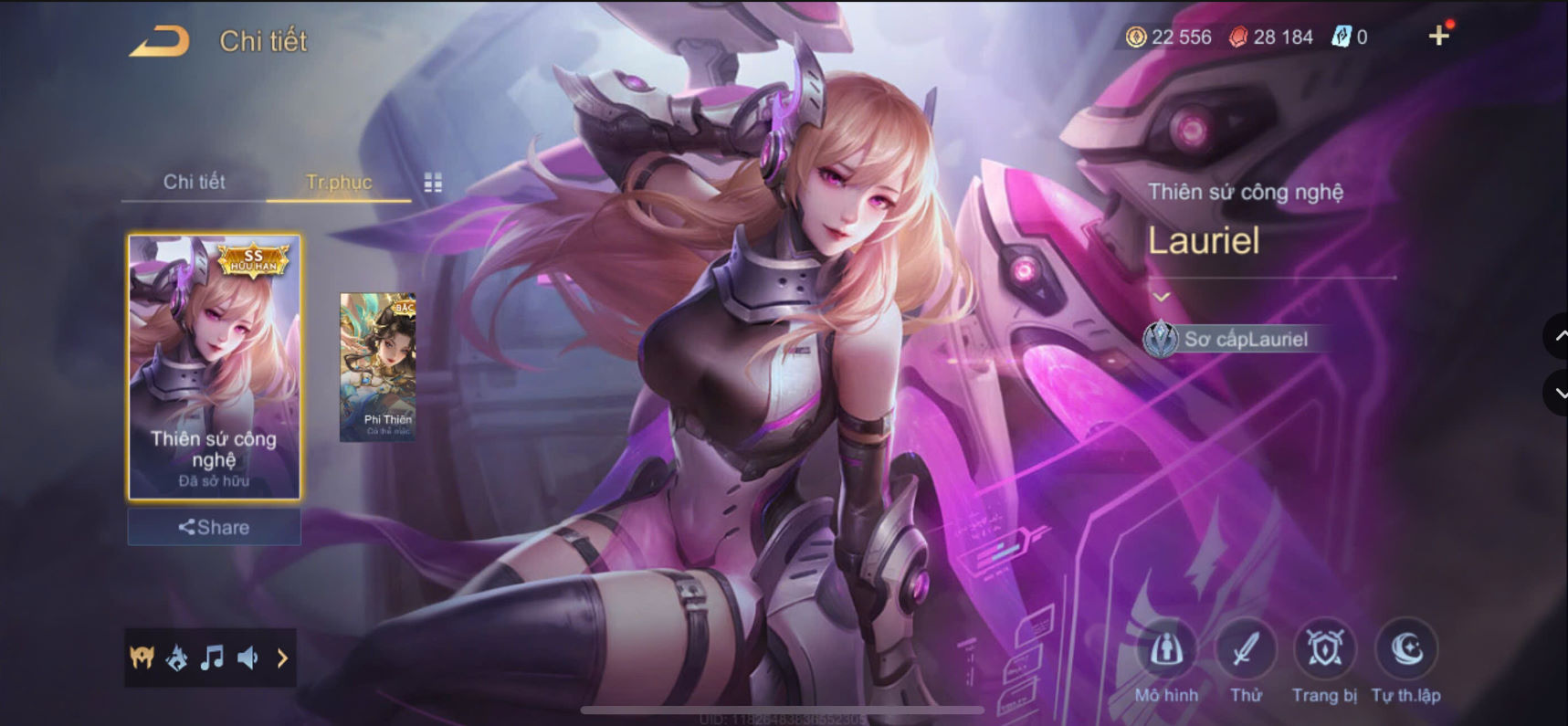1568x726 pixels.
Task: Toggle the skill effect icon in bottom toolbar
Action: [x=177, y=657]
